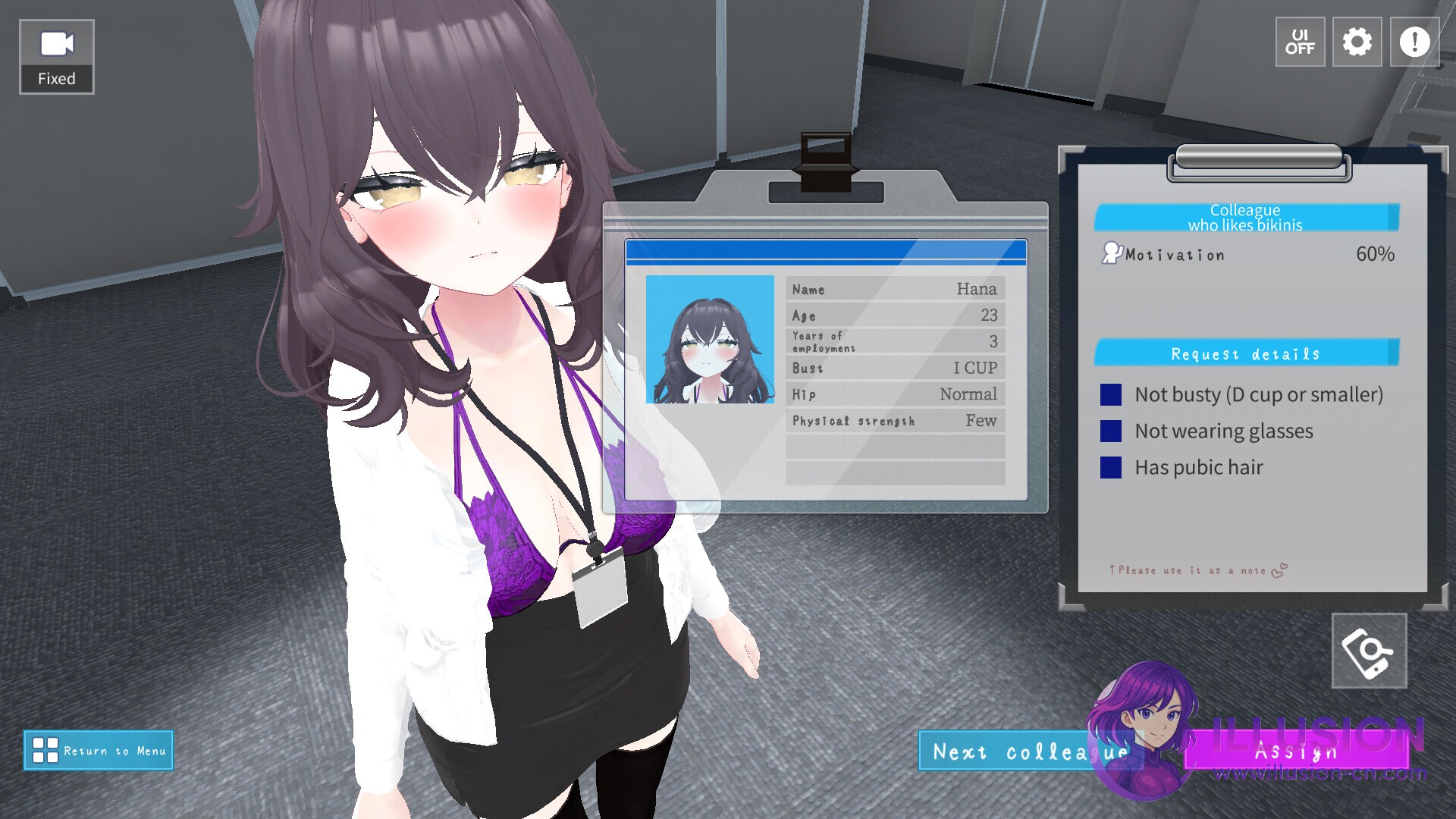This screenshot has width=1456, height=819.
Task: Click the exclamation warning icon
Action: (1413, 42)
